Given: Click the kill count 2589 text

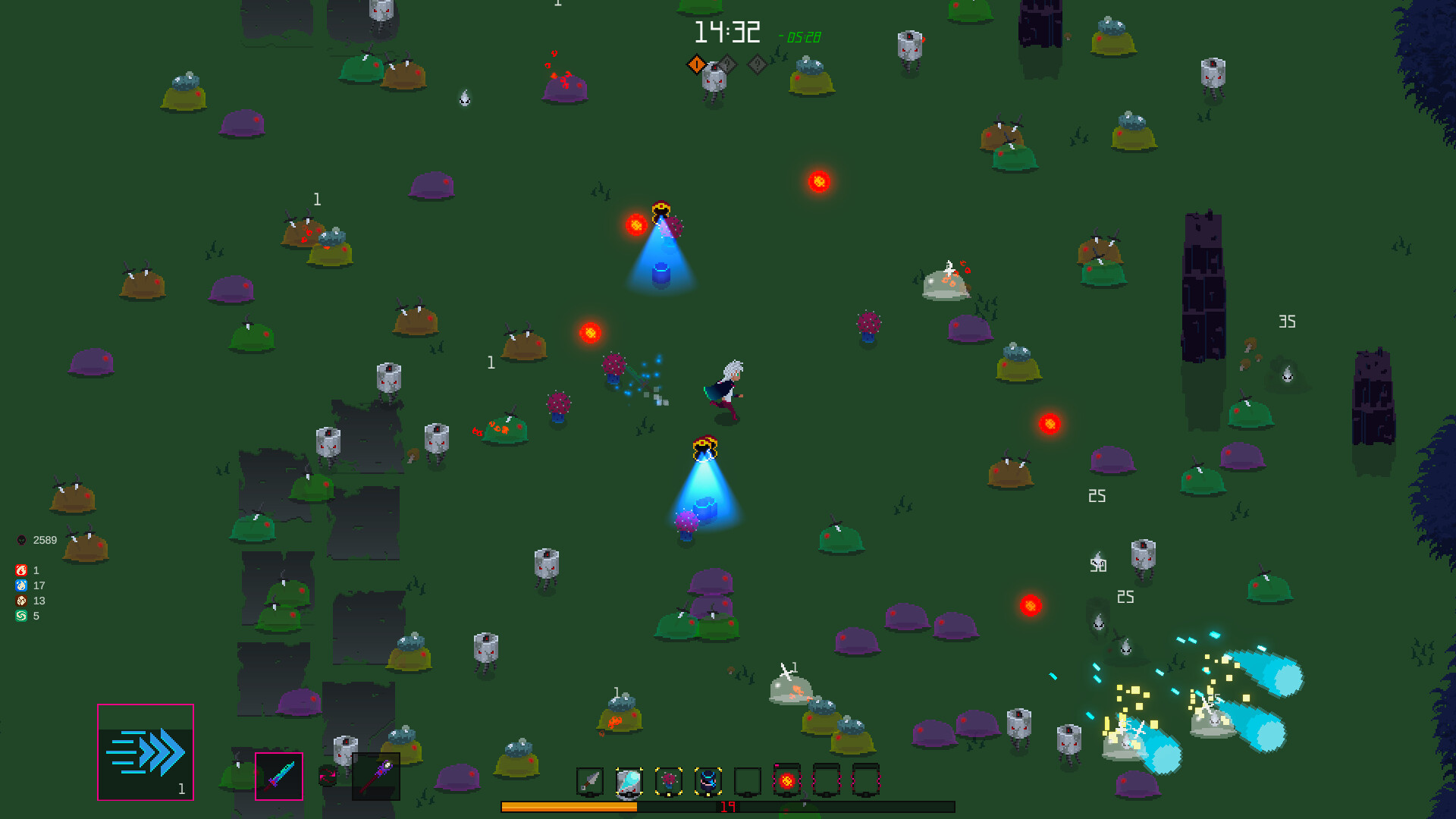Looking at the screenshot, I should [x=44, y=540].
